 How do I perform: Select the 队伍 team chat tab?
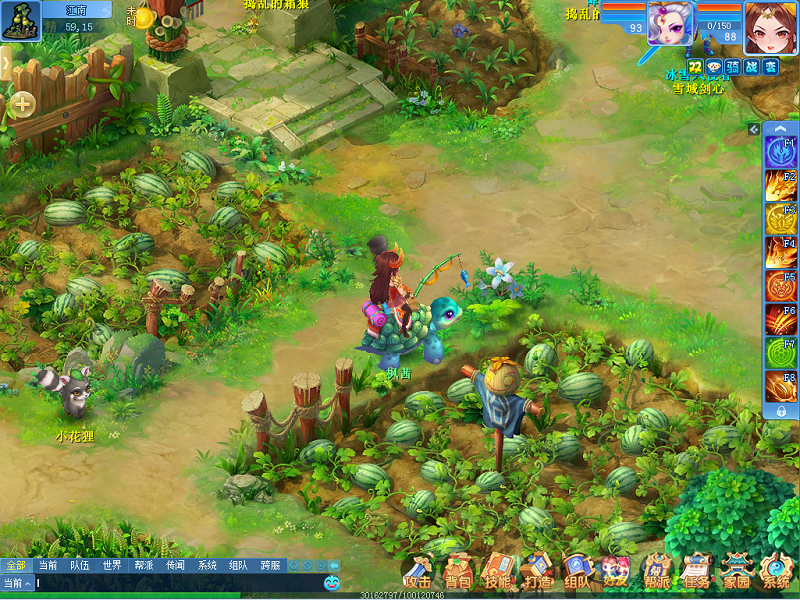click(x=80, y=565)
